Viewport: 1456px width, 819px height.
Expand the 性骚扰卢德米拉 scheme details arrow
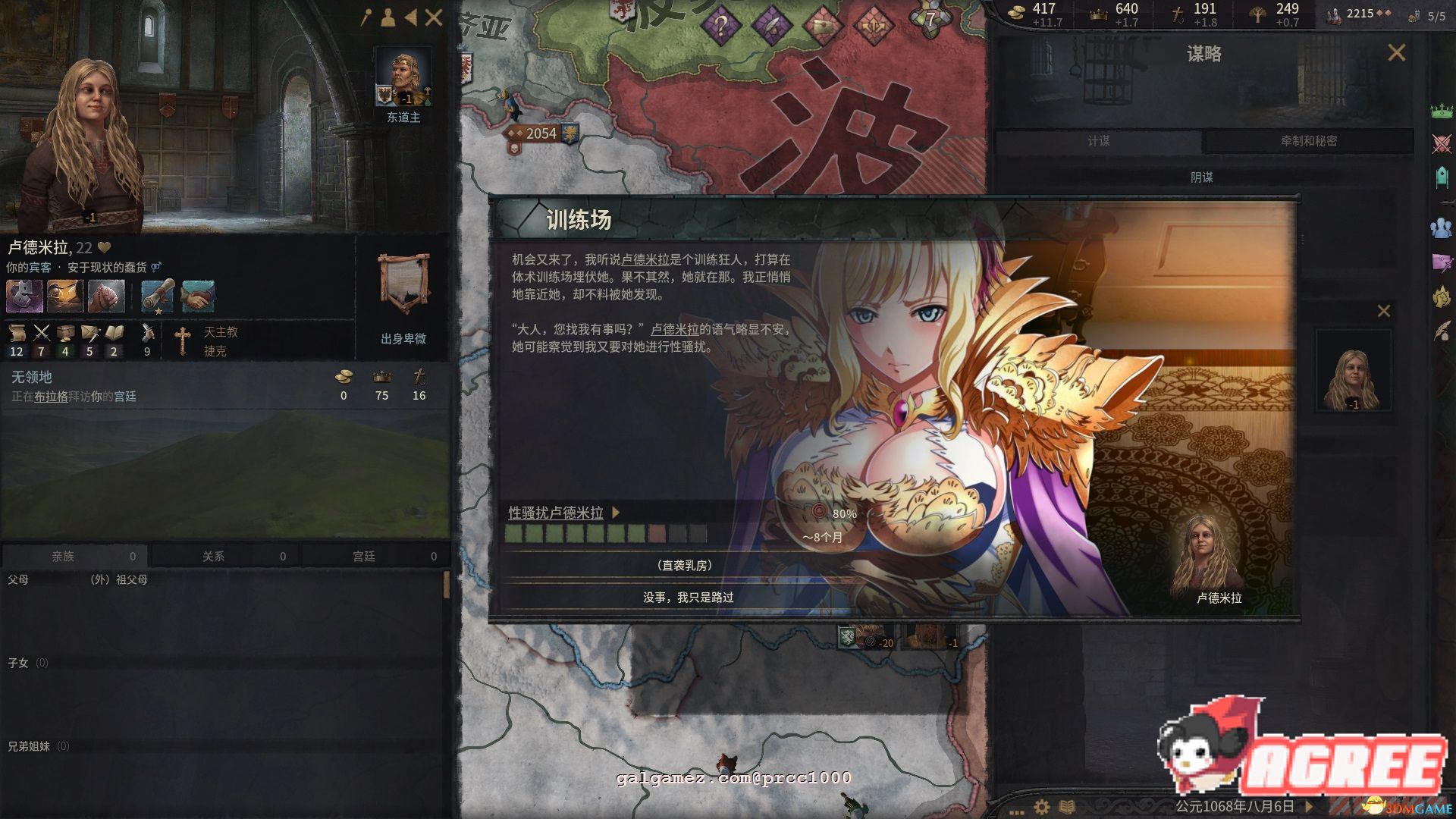(x=617, y=513)
